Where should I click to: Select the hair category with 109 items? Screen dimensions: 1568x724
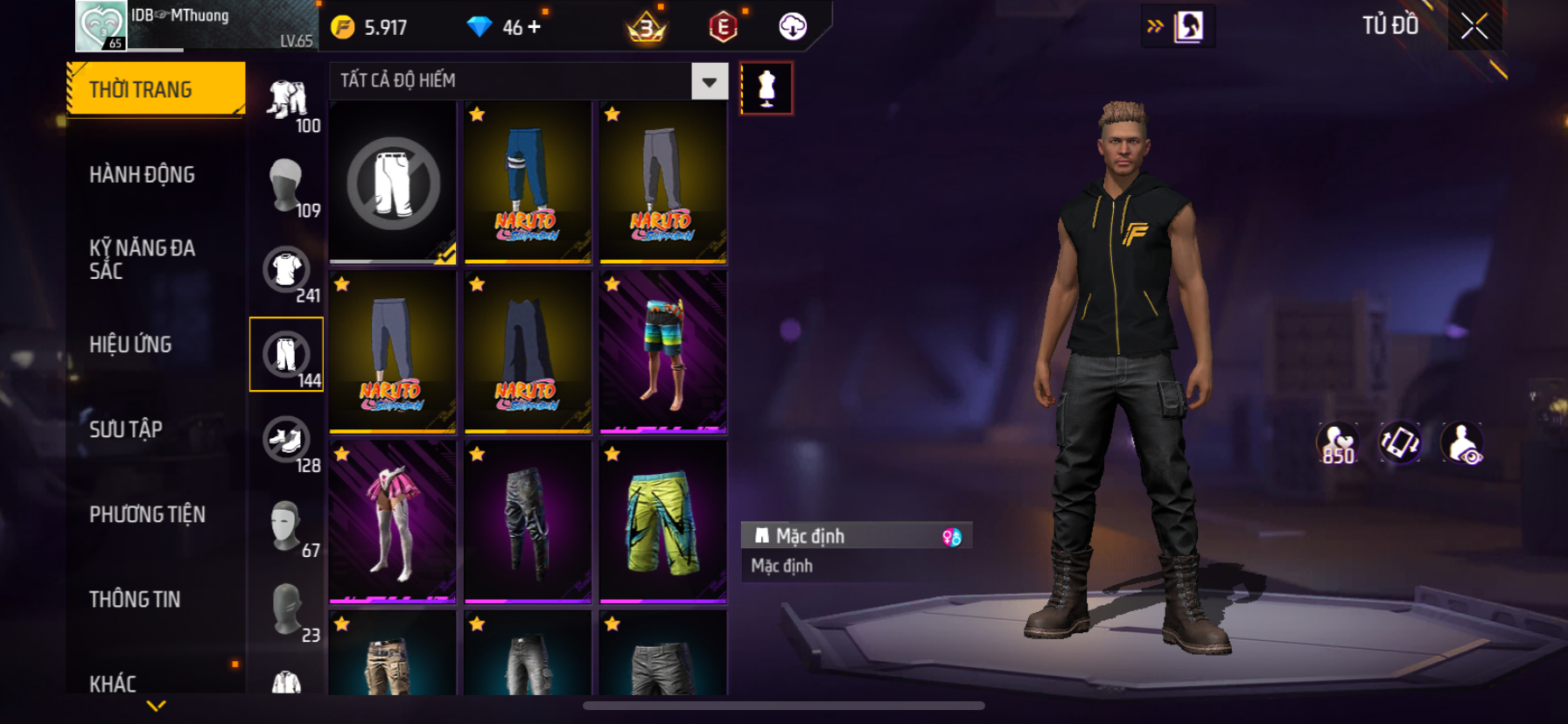[x=287, y=185]
